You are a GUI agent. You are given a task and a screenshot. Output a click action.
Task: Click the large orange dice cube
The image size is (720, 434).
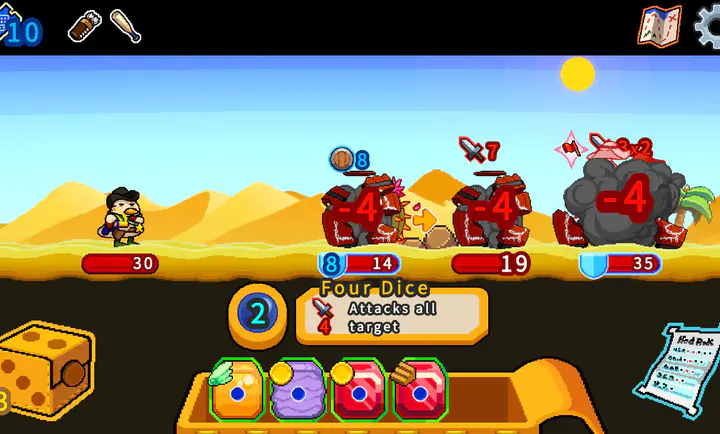point(45,372)
